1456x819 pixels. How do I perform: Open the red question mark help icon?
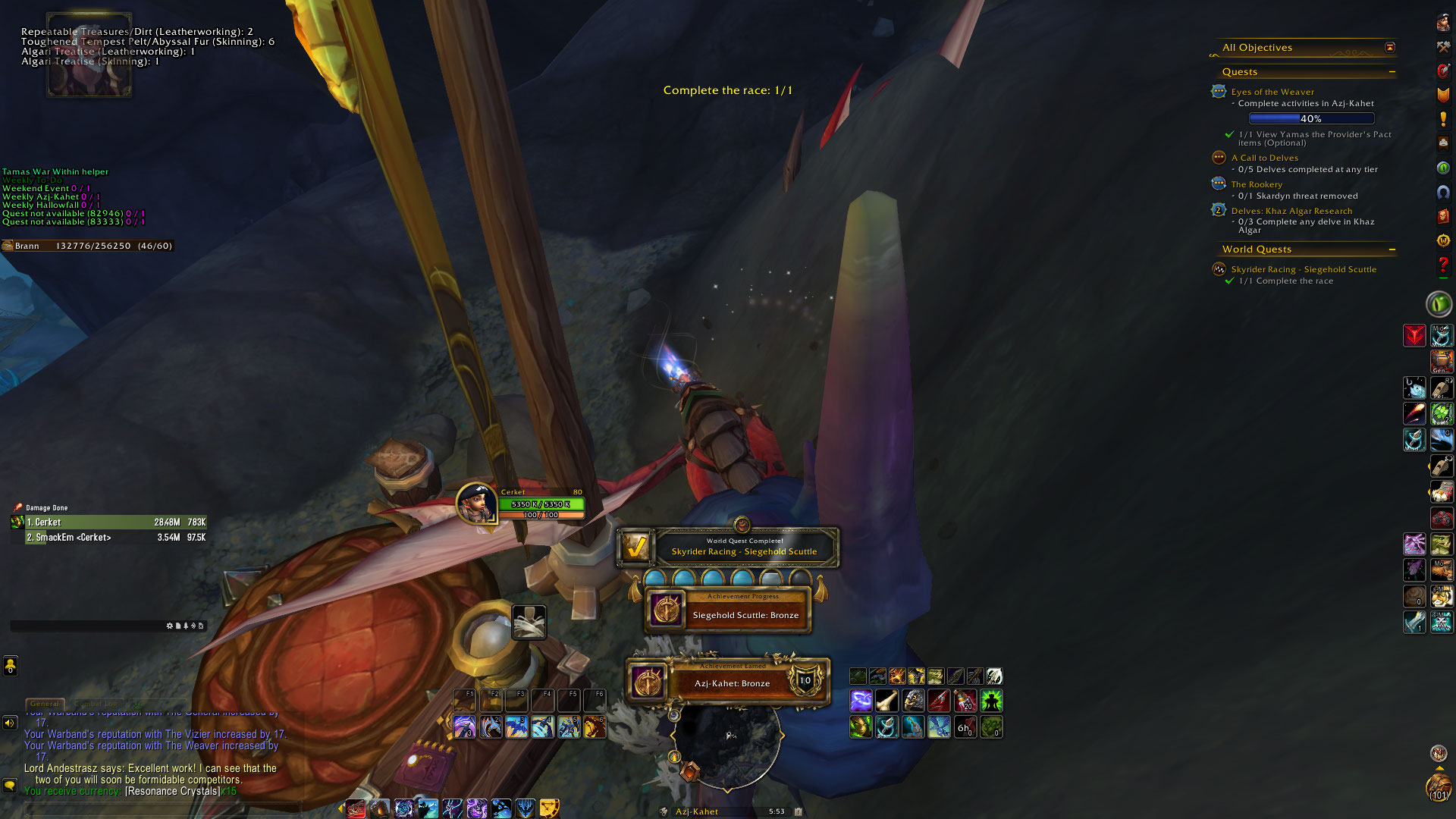tap(1442, 265)
